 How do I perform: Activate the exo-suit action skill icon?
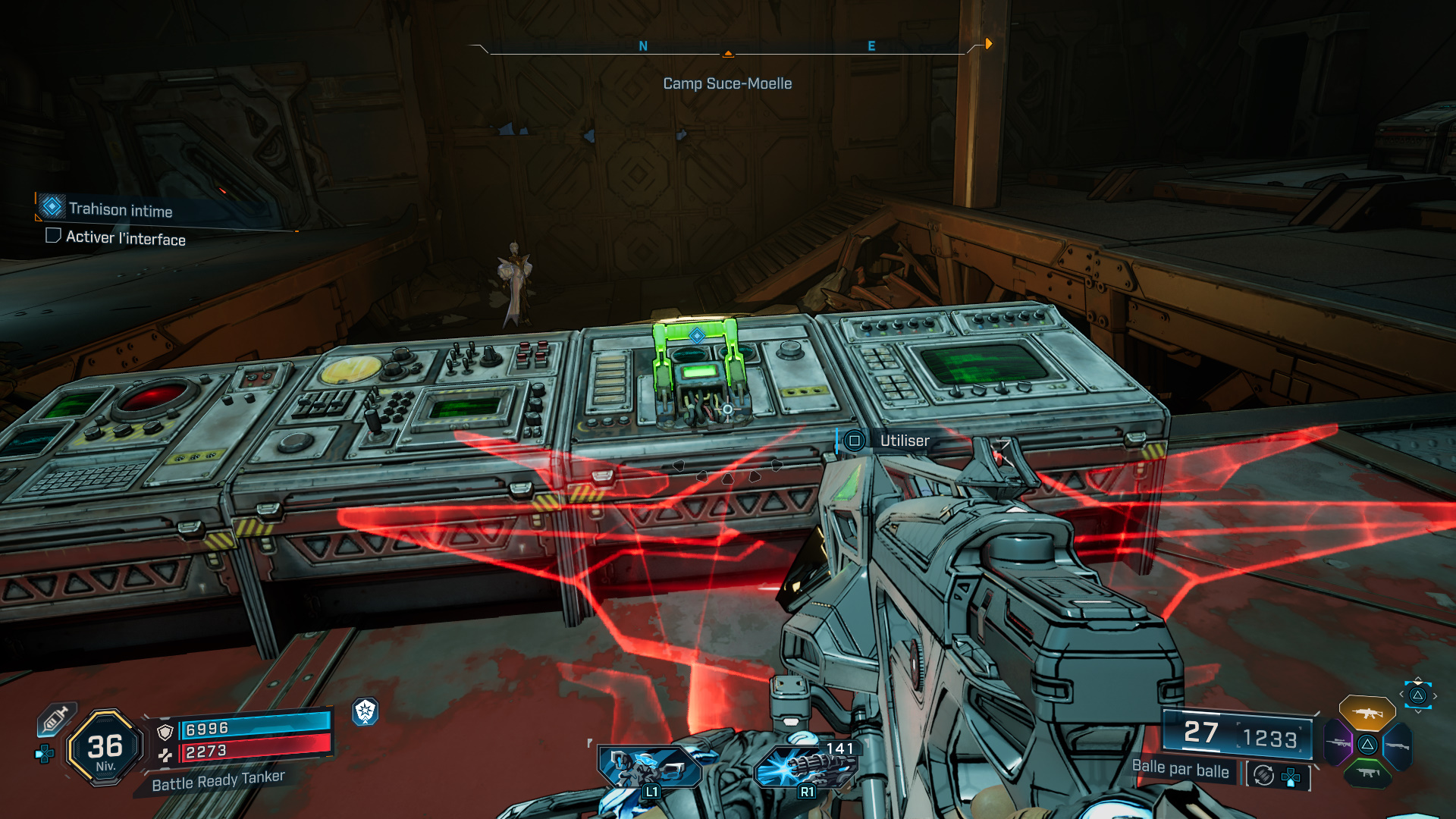coord(648,767)
